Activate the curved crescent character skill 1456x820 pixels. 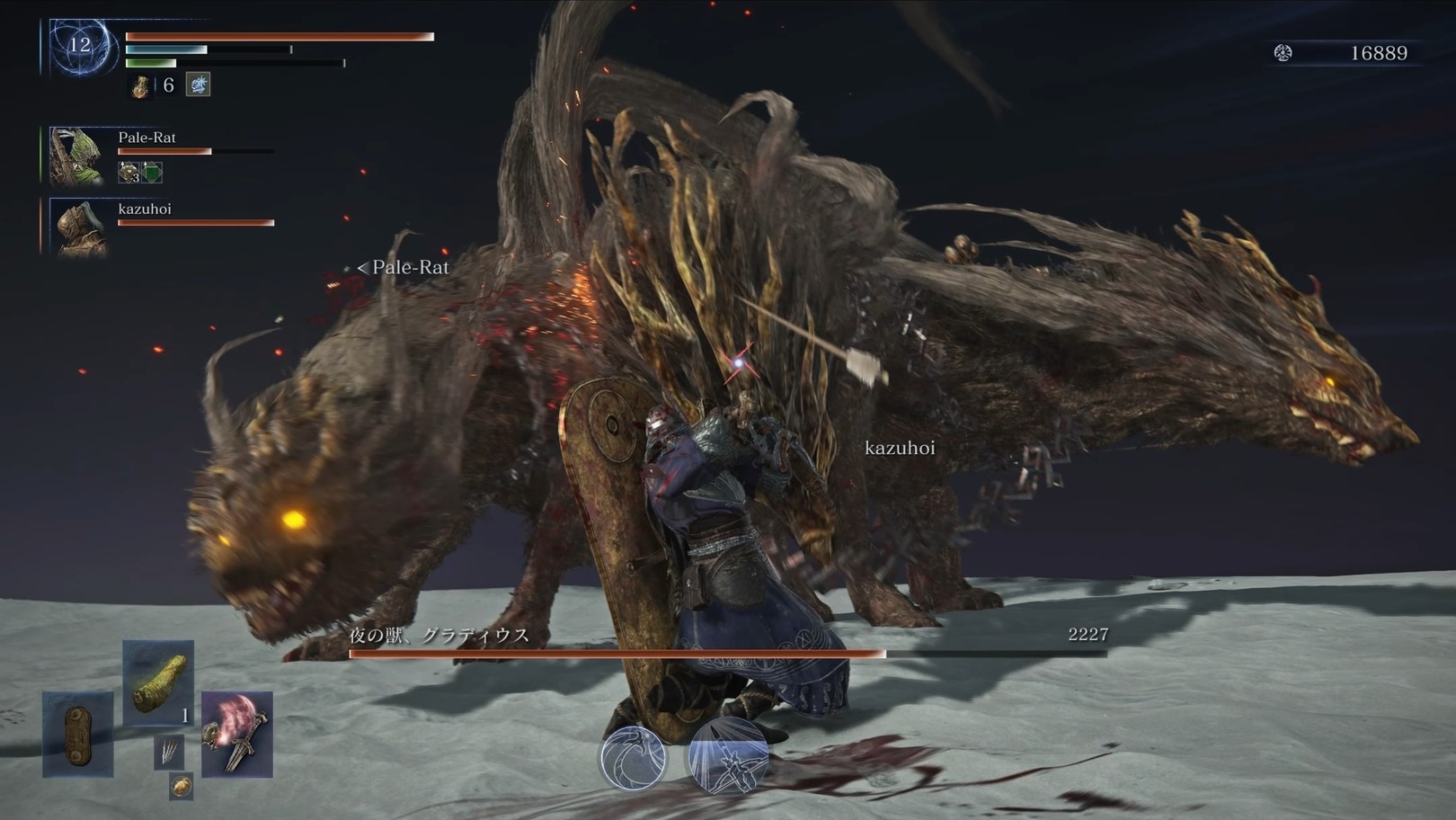tap(634, 757)
